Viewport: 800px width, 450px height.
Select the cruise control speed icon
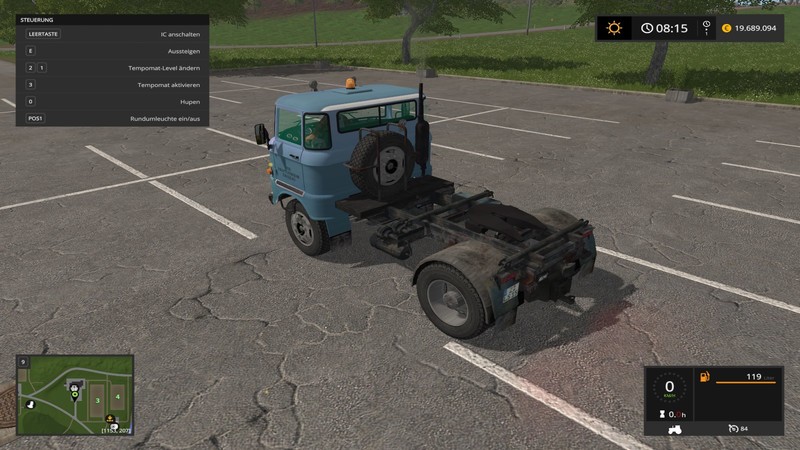[x=734, y=429]
